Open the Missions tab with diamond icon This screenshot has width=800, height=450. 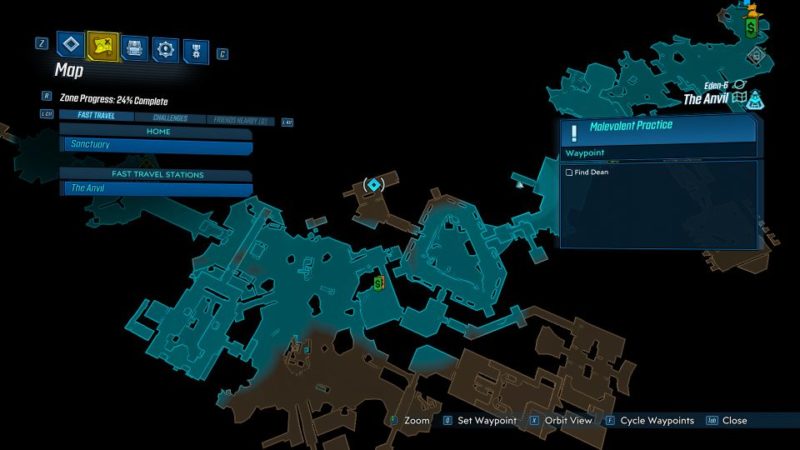click(x=69, y=44)
